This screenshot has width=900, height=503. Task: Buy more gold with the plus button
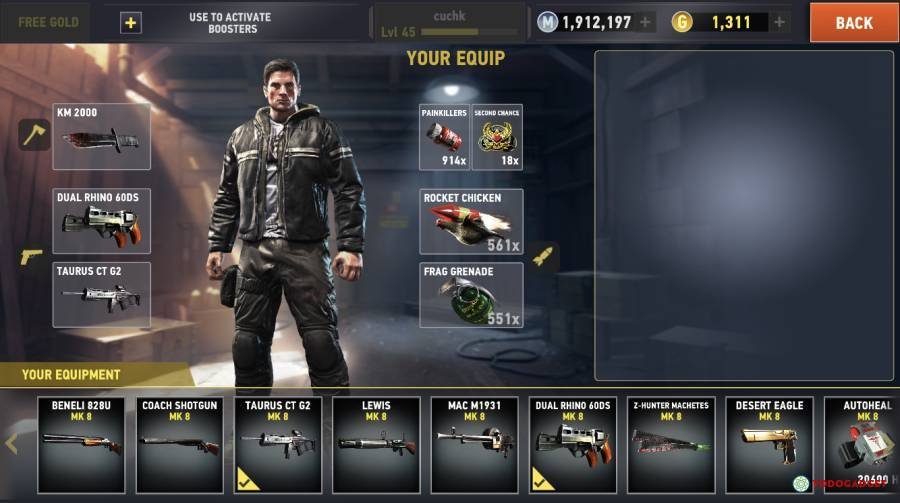coord(780,22)
